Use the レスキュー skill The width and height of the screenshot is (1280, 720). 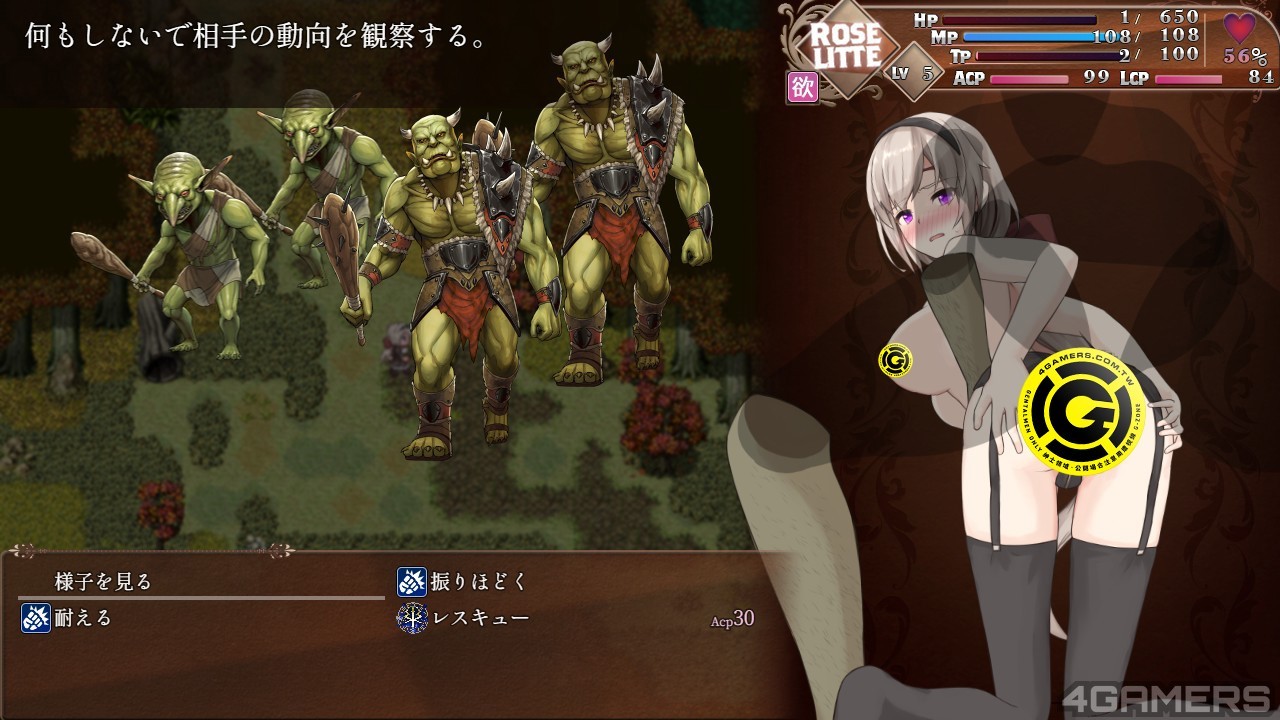(x=480, y=618)
